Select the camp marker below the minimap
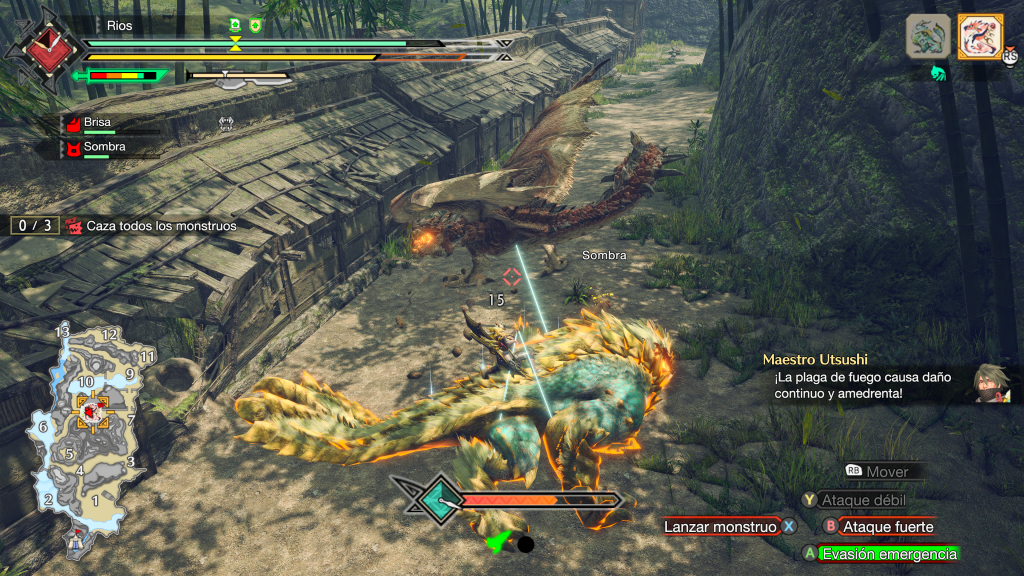 (77, 541)
